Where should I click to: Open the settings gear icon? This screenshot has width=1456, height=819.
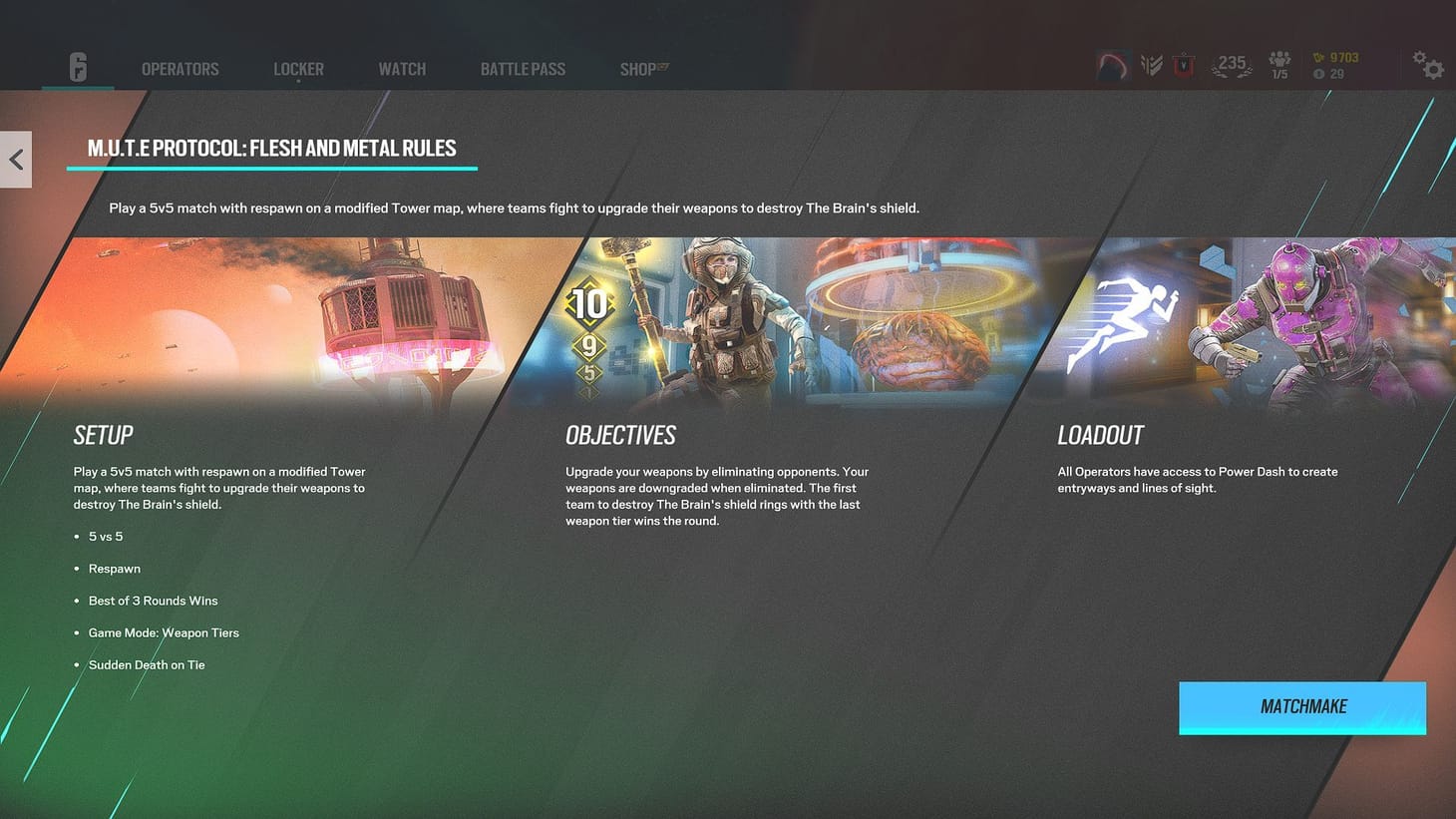pos(1430,66)
